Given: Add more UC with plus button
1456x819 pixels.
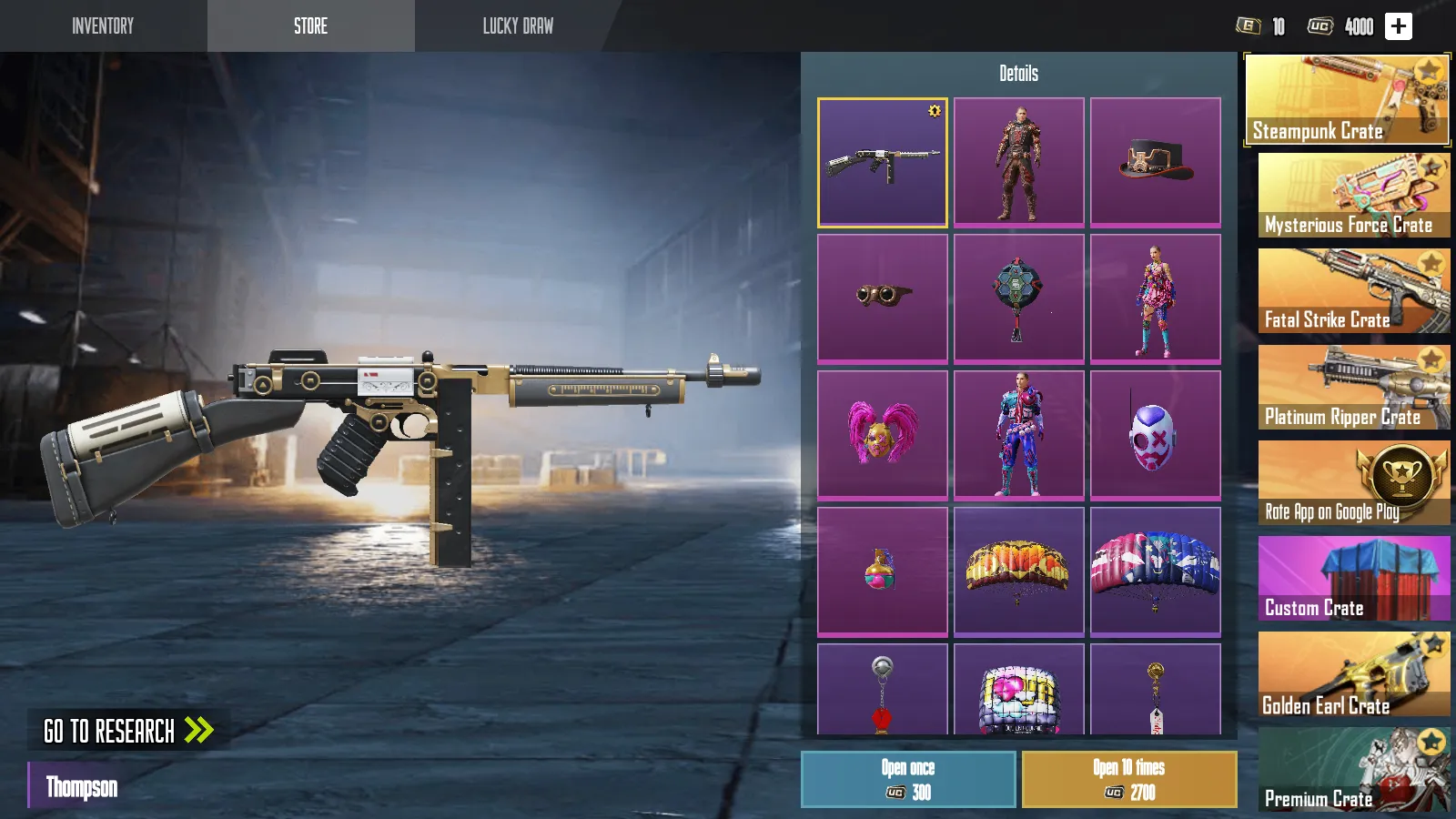Looking at the screenshot, I should 1398,26.
